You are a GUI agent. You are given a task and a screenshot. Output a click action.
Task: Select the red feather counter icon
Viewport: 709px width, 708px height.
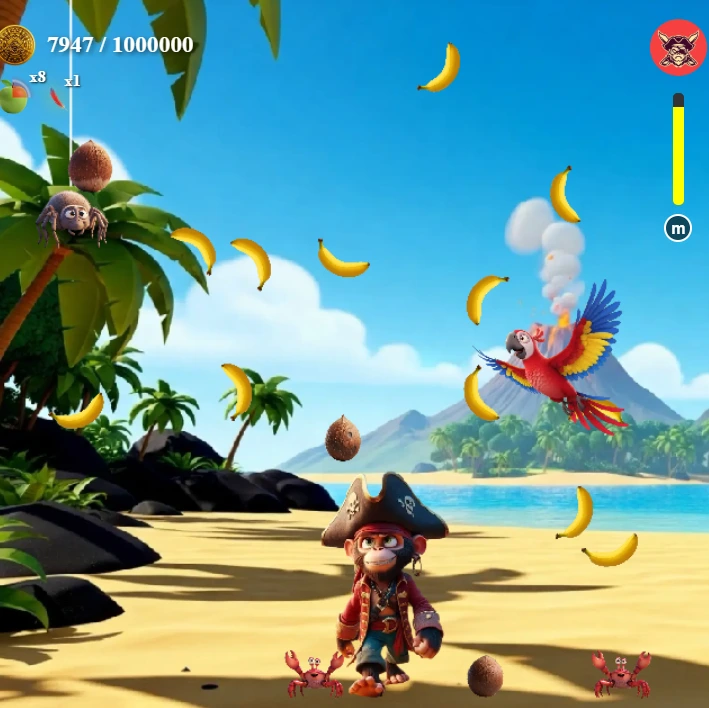point(57,97)
